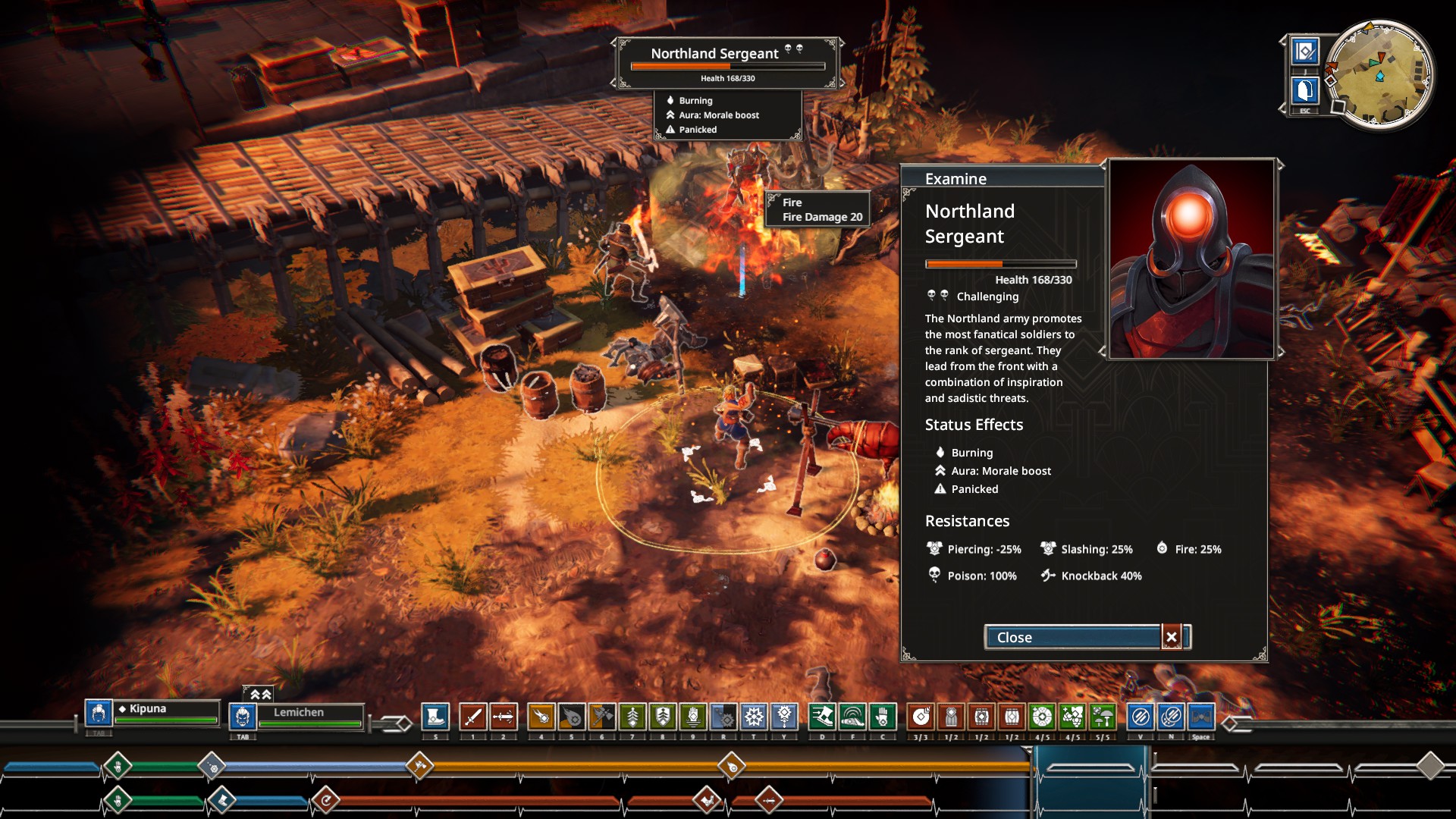Select Kipuna's character portrait
1456x819 pixels.
[99, 713]
